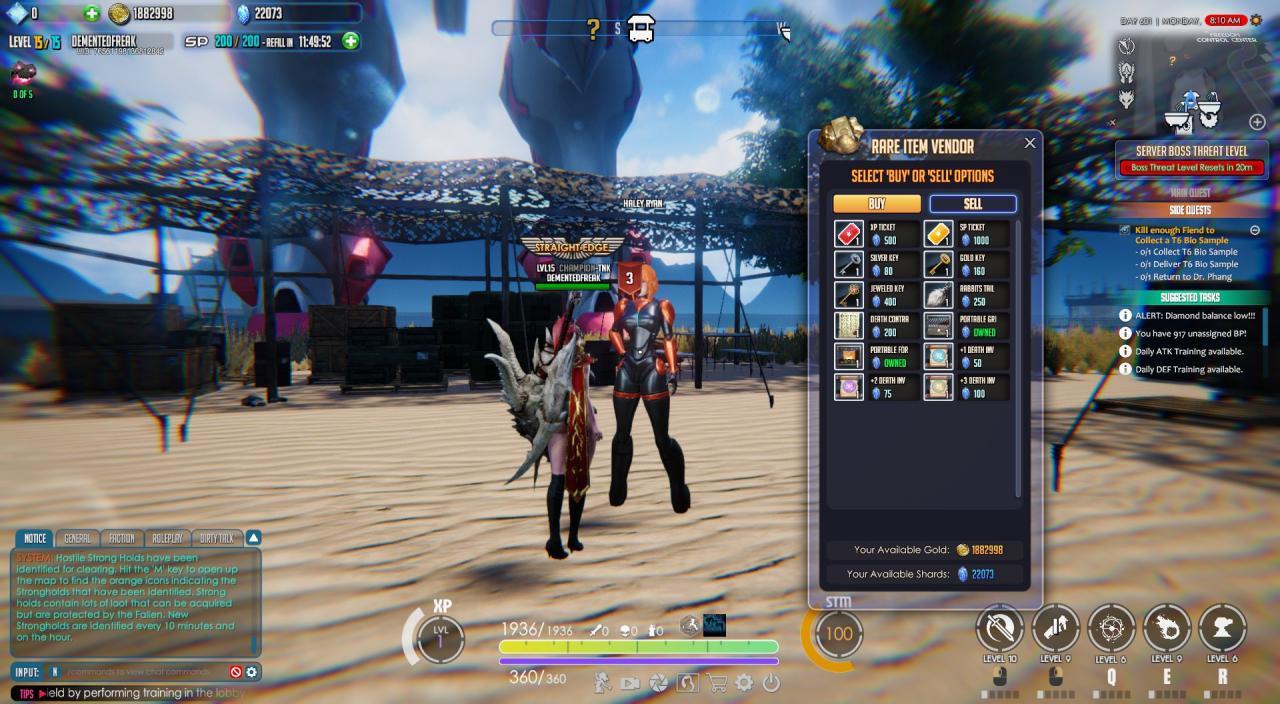Click the power icon to quit
Image resolution: width=1280 pixels, height=704 pixels.
771,684
